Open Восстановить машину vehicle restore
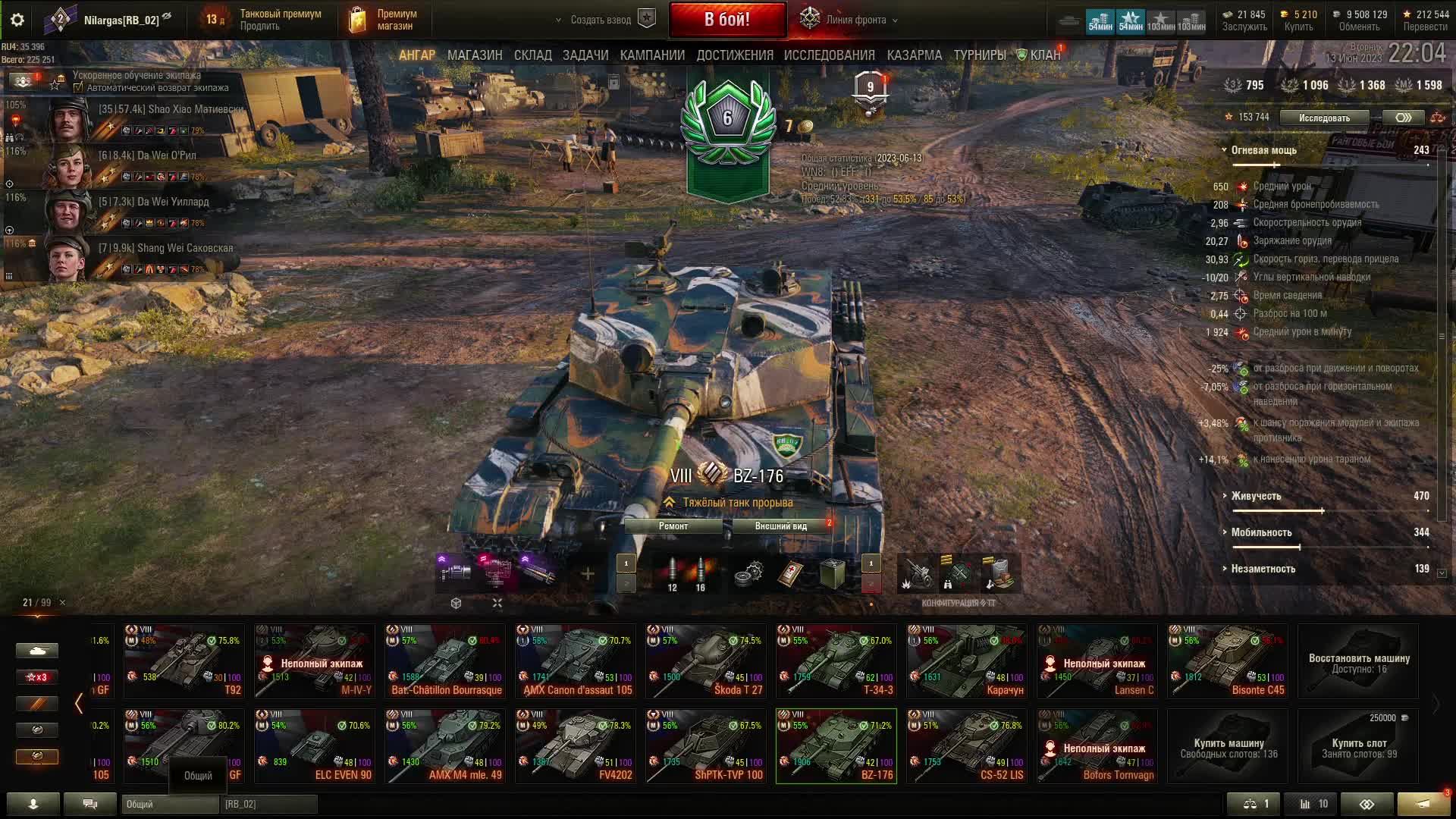Screen dimensions: 1456x819 (1358, 661)
